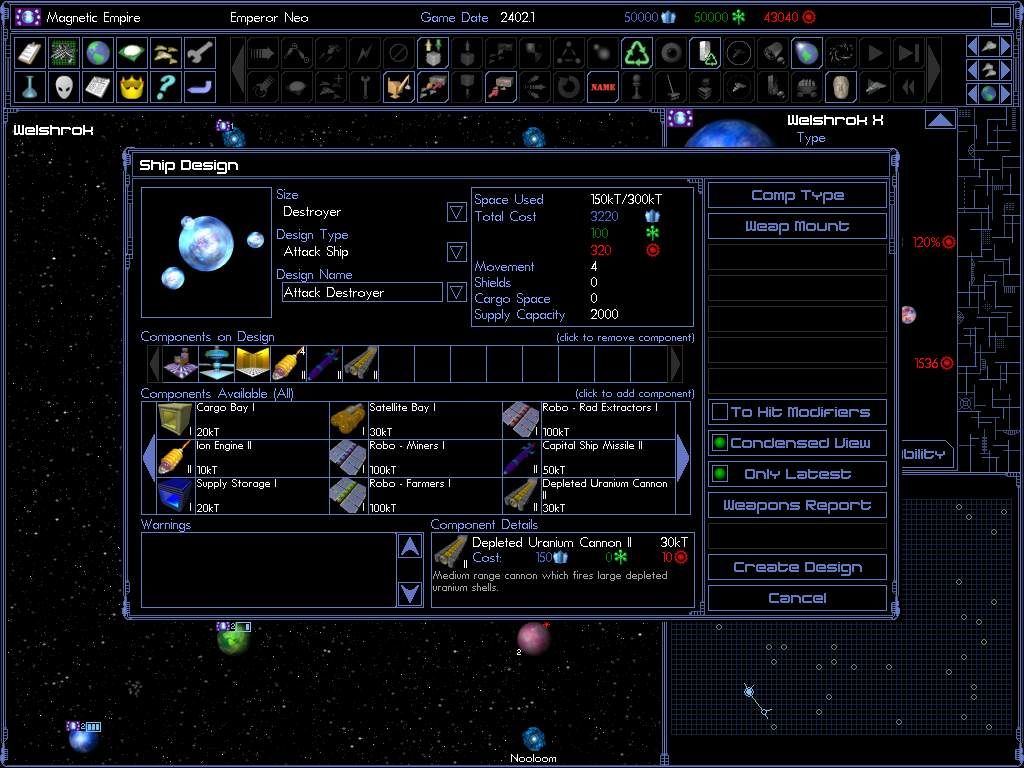
Task: Page available components to the right
Action: pyautogui.click(x=683, y=458)
